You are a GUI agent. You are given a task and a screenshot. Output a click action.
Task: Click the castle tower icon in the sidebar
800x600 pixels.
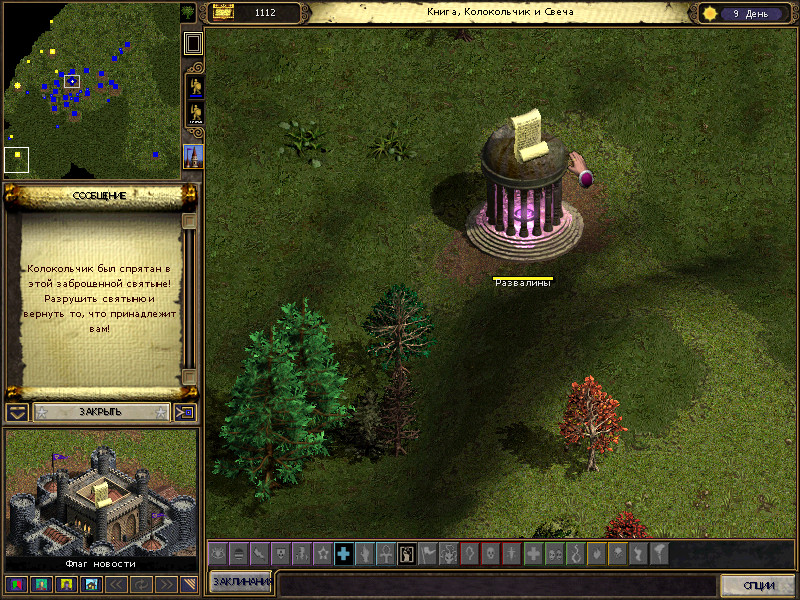pyautogui.click(x=194, y=155)
